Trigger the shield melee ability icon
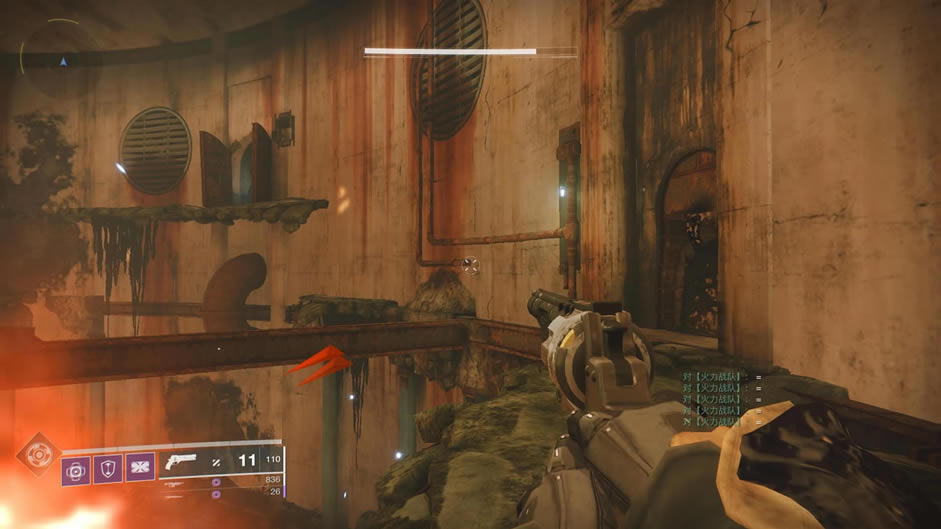Image resolution: width=941 pixels, height=529 pixels. tap(106, 470)
